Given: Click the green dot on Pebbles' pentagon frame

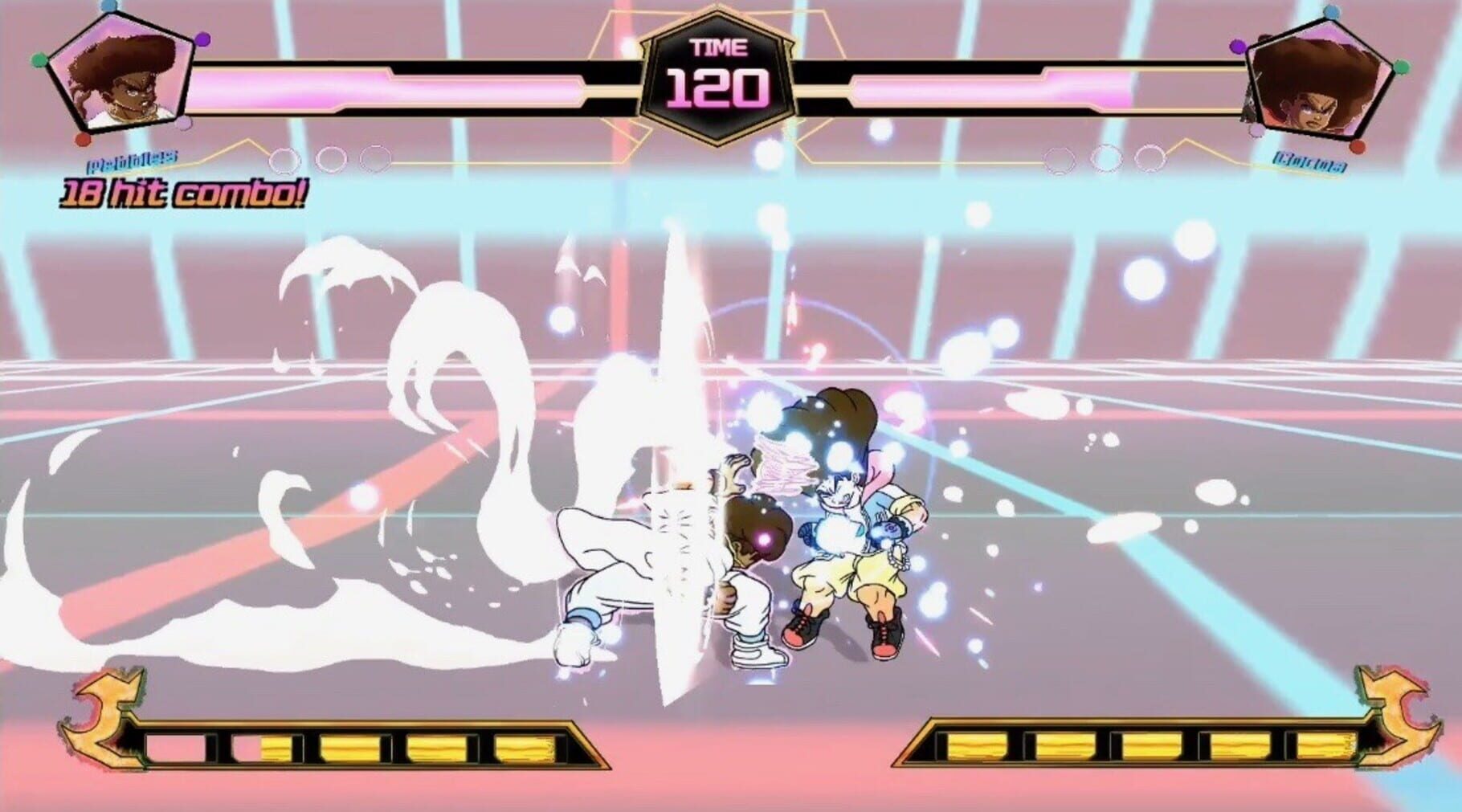Looking at the screenshot, I should click(x=38, y=61).
